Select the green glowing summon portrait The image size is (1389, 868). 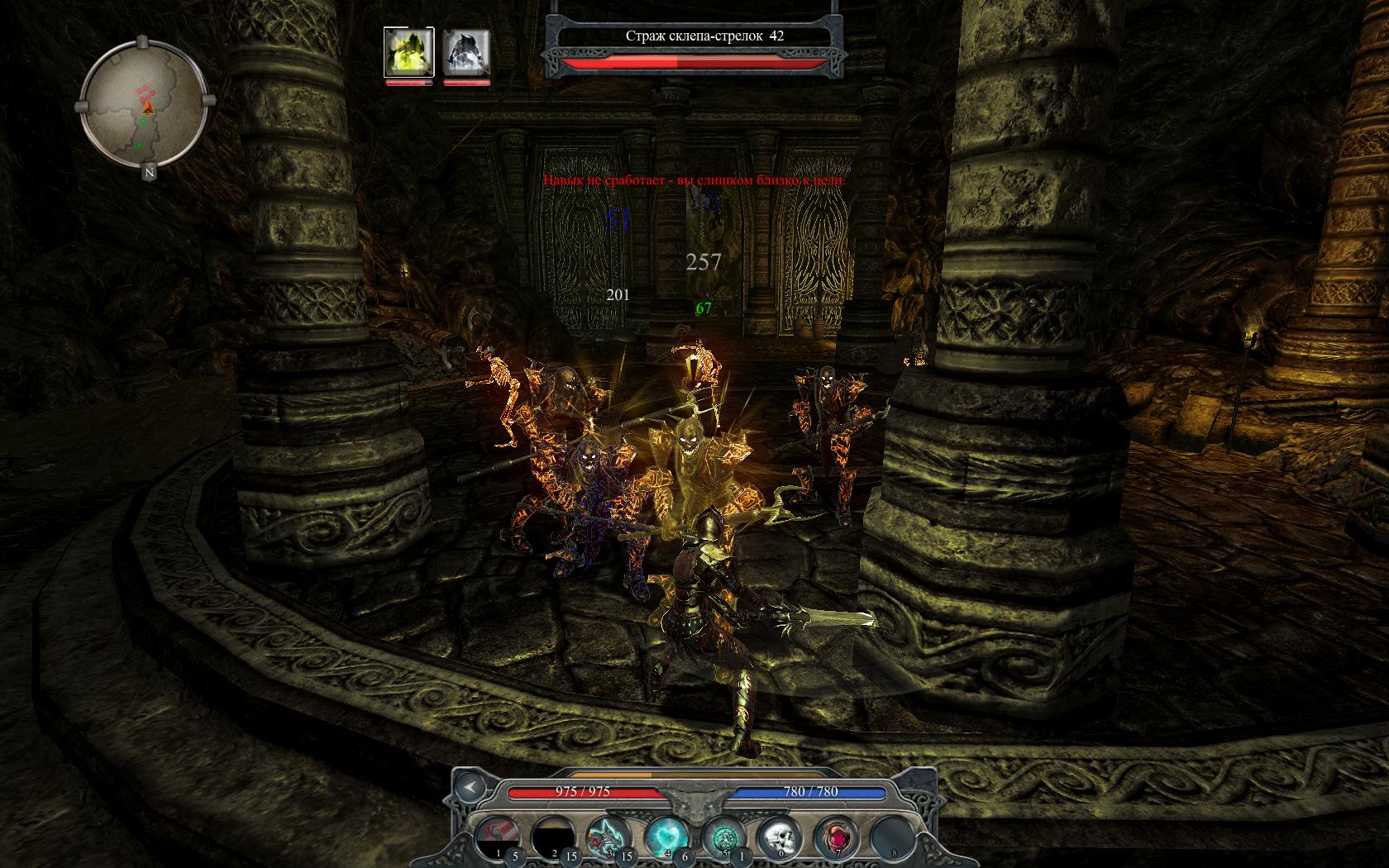tap(408, 51)
